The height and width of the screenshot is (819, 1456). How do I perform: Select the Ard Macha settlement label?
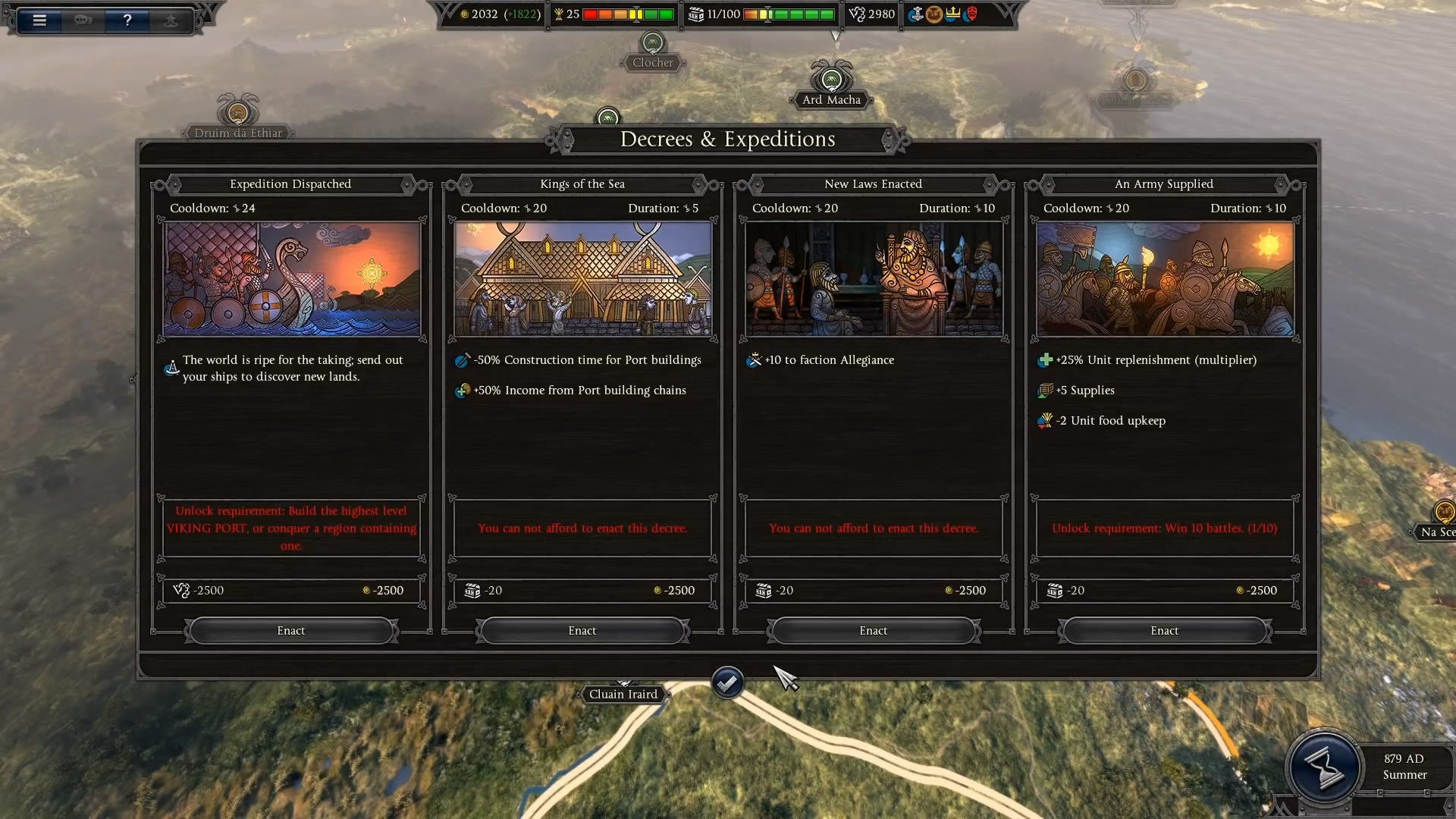pos(831,99)
